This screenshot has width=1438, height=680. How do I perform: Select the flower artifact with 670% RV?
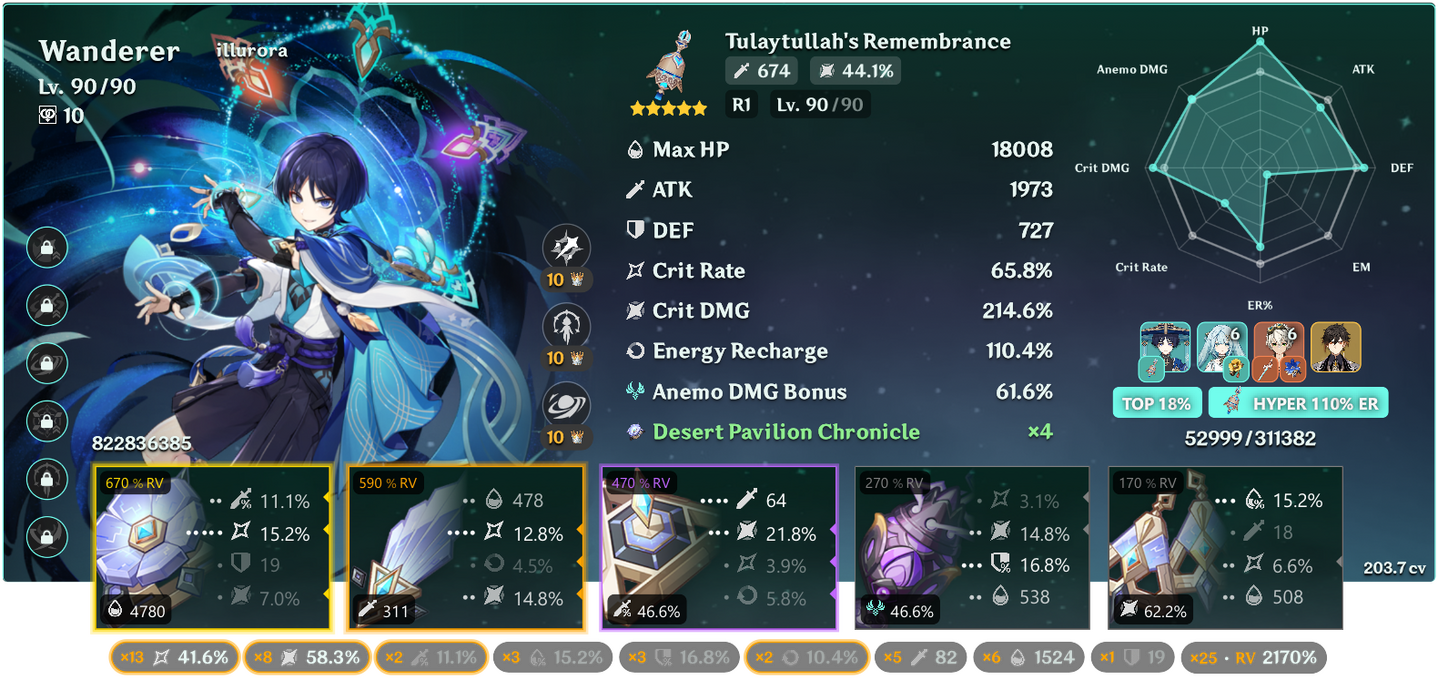(212, 549)
